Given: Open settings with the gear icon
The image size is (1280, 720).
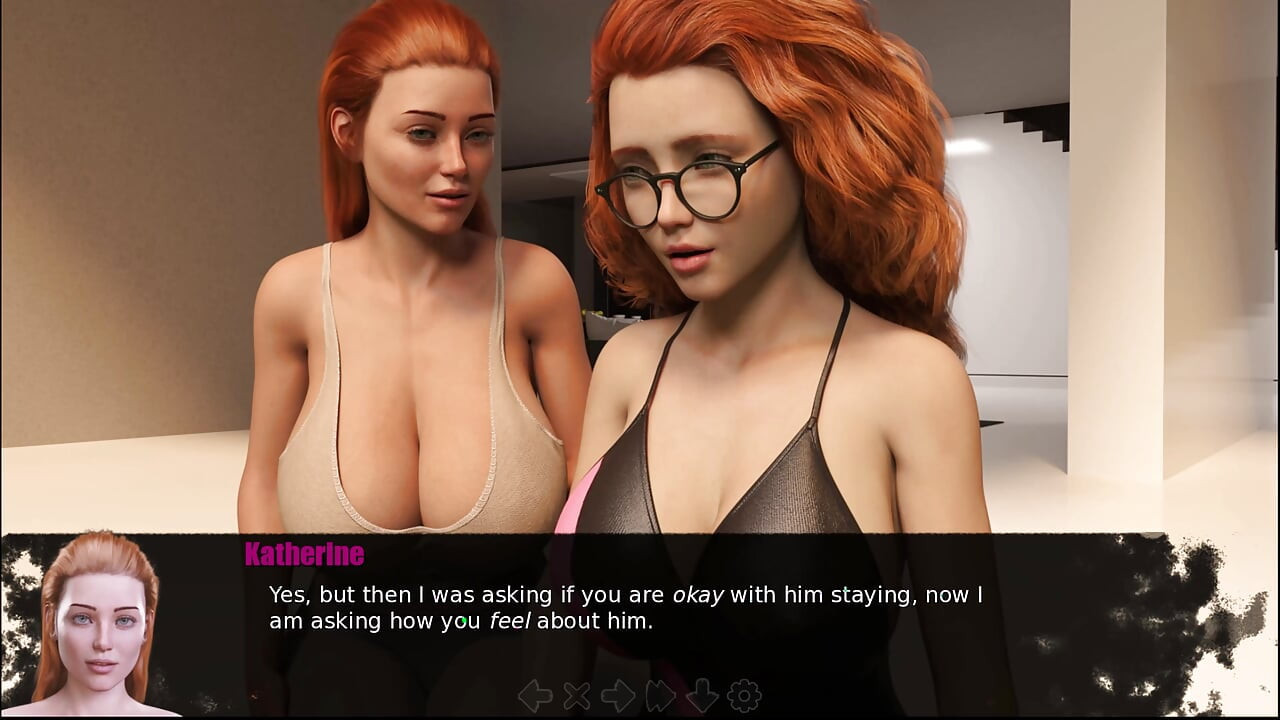Looking at the screenshot, I should point(744,695).
